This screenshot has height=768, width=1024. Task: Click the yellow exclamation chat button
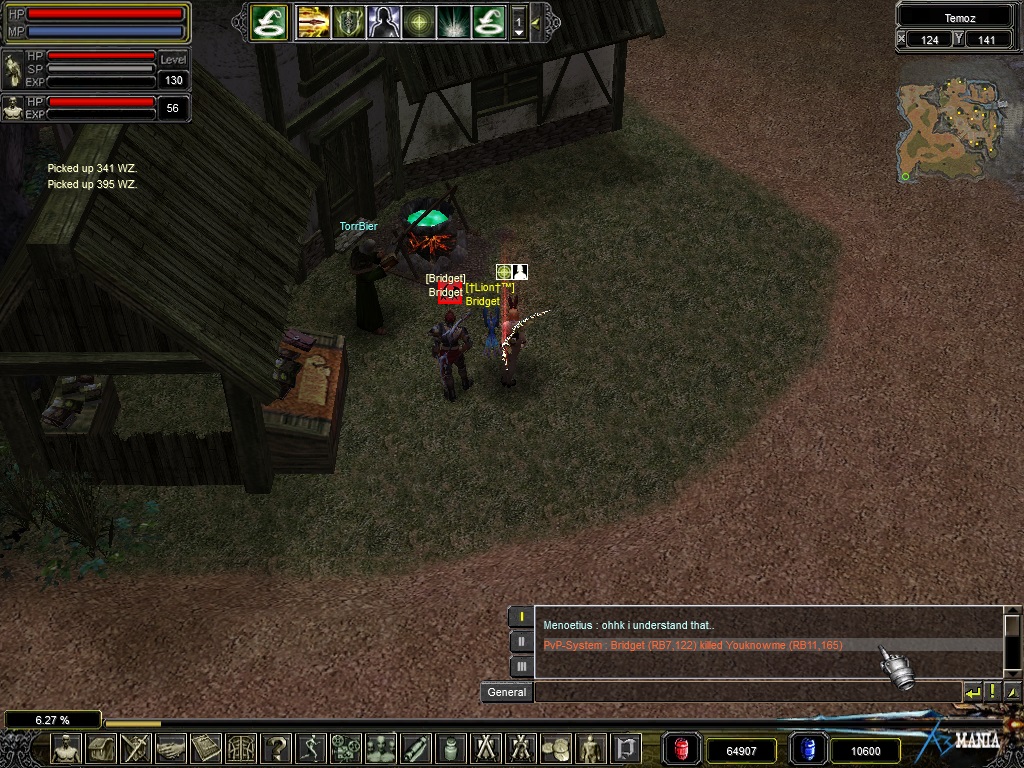click(x=992, y=692)
